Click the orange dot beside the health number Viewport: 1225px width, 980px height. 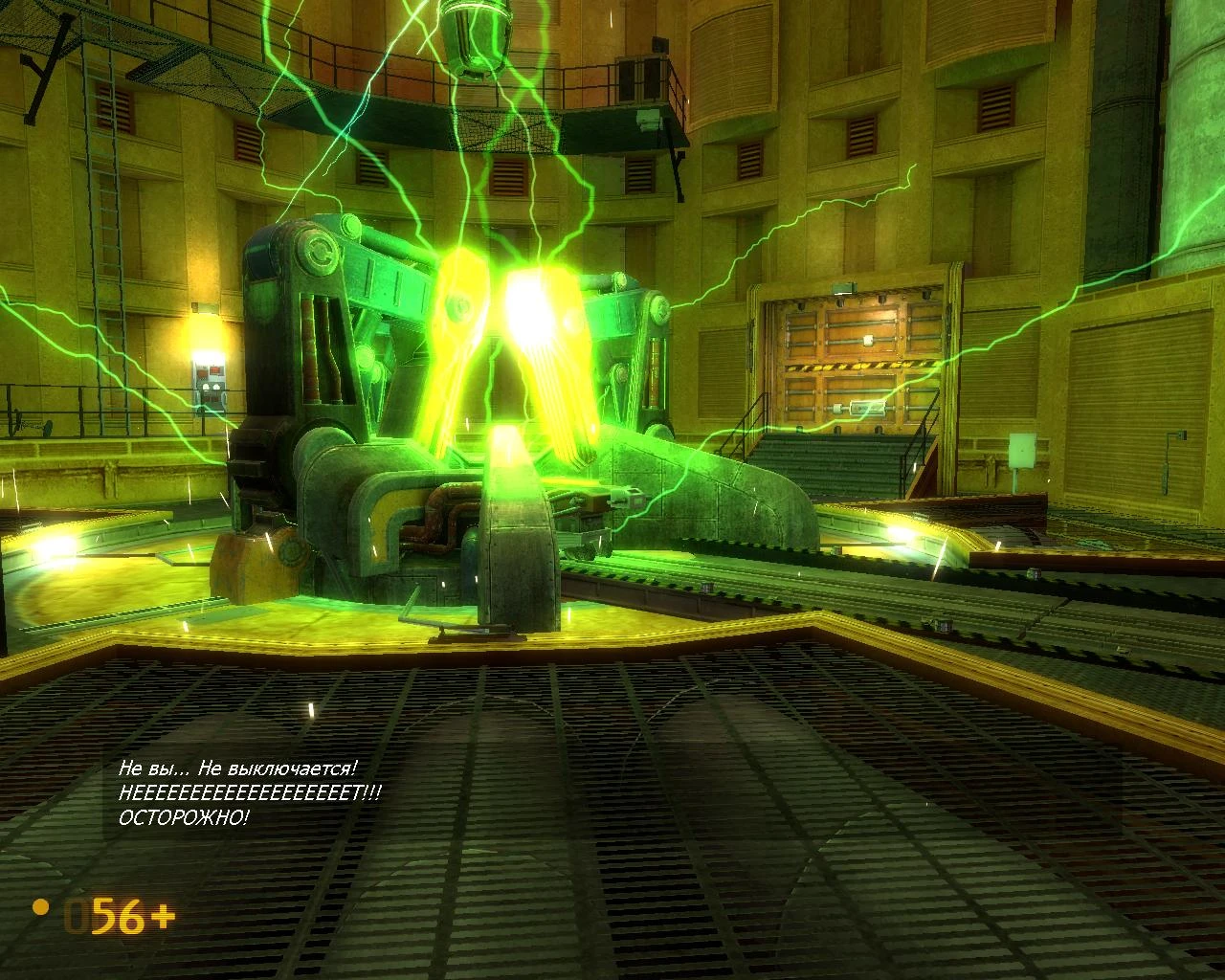[x=38, y=909]
